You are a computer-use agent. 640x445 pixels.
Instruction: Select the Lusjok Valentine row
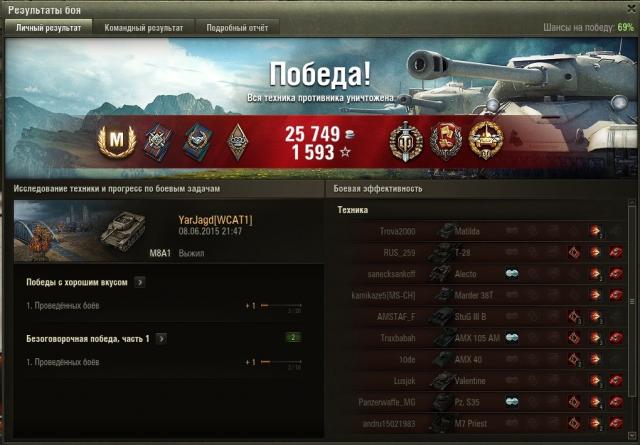(x=480, y=380)
